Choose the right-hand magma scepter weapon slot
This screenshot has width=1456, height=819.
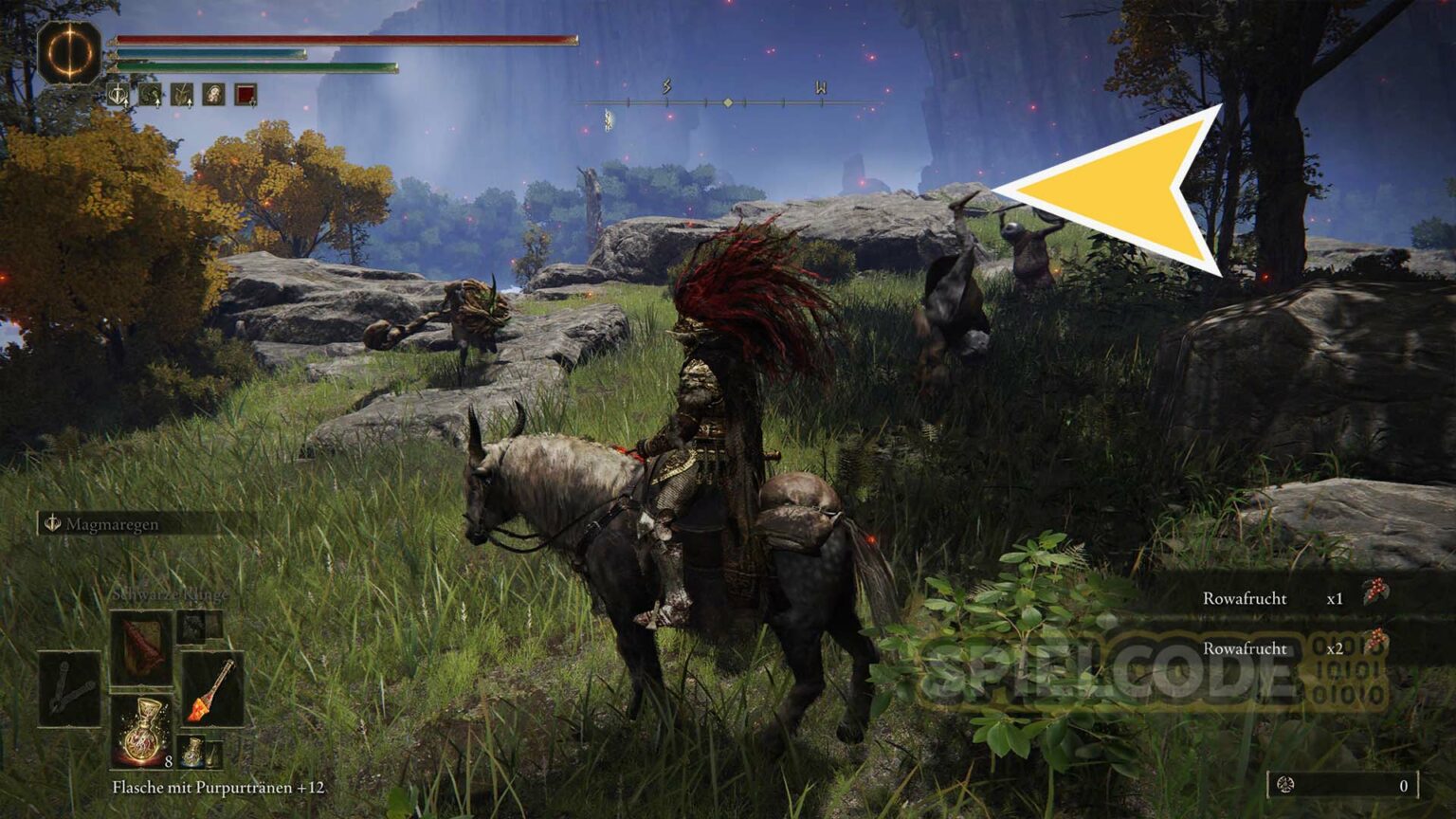[x=212, y=689]
